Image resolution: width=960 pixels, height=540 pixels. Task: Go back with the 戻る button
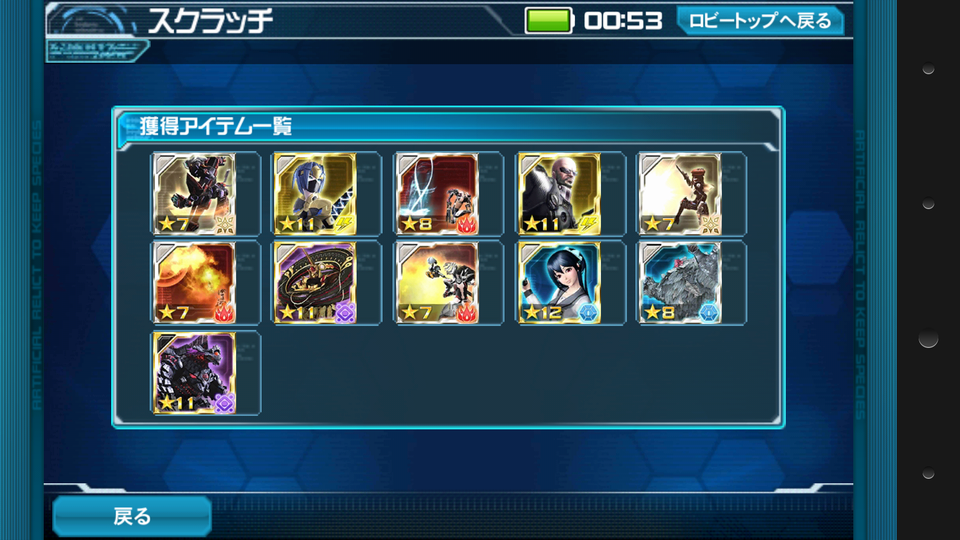click(x=131, y=516)
